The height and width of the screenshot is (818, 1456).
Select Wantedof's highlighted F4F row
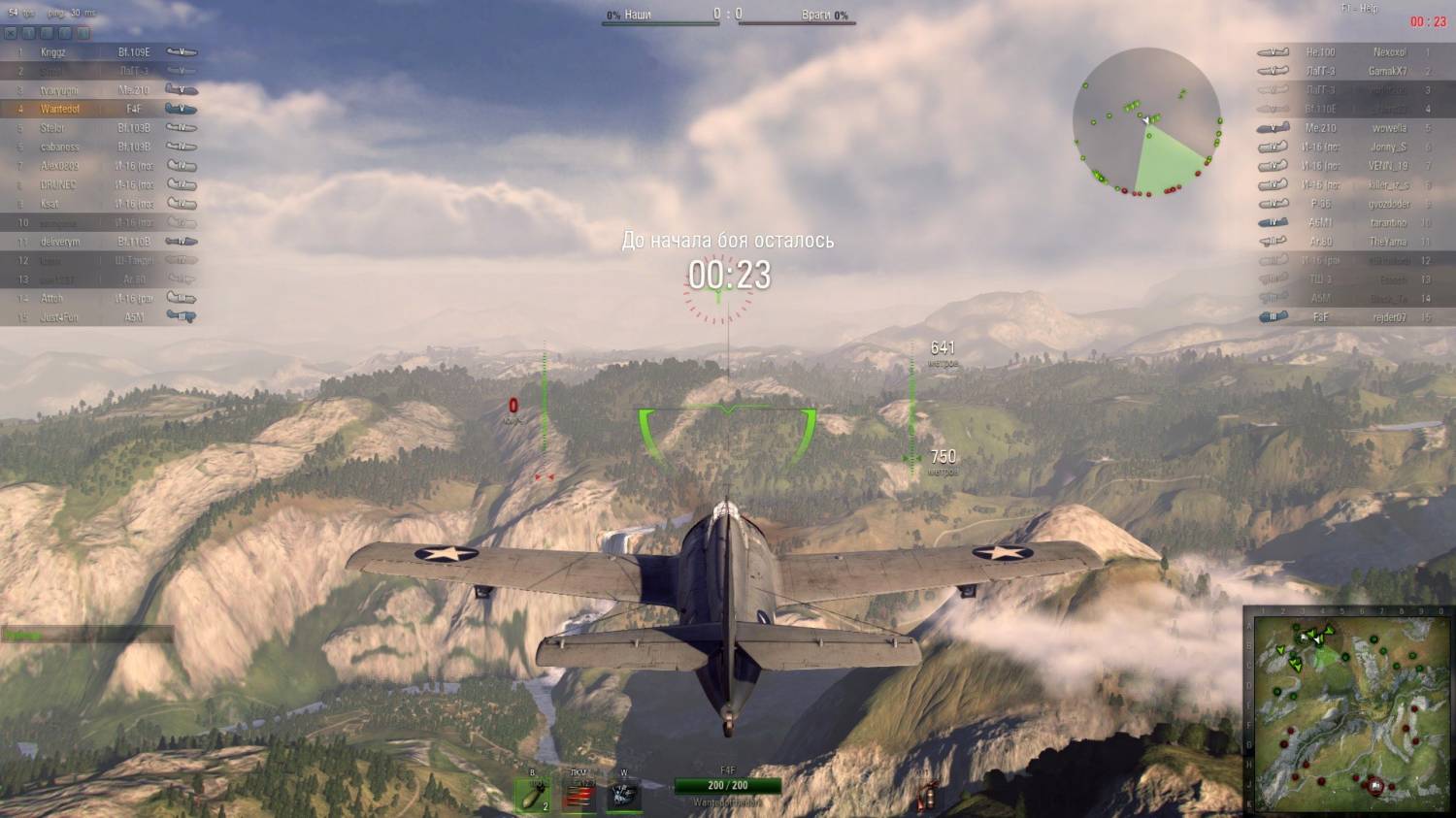97,109
